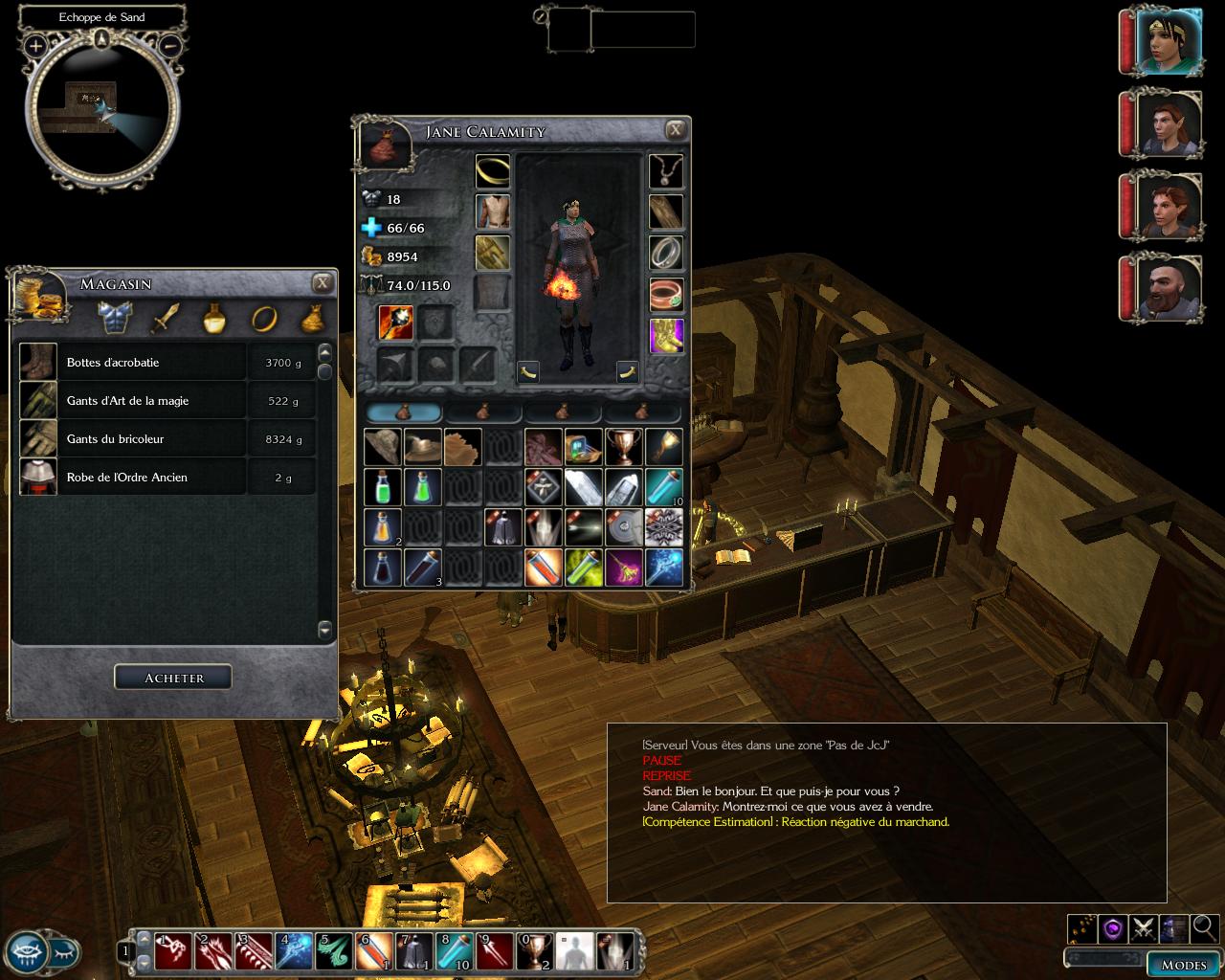Switch to the shop's weapons category
Screen dimensions: 1225x980
[165, 318]
